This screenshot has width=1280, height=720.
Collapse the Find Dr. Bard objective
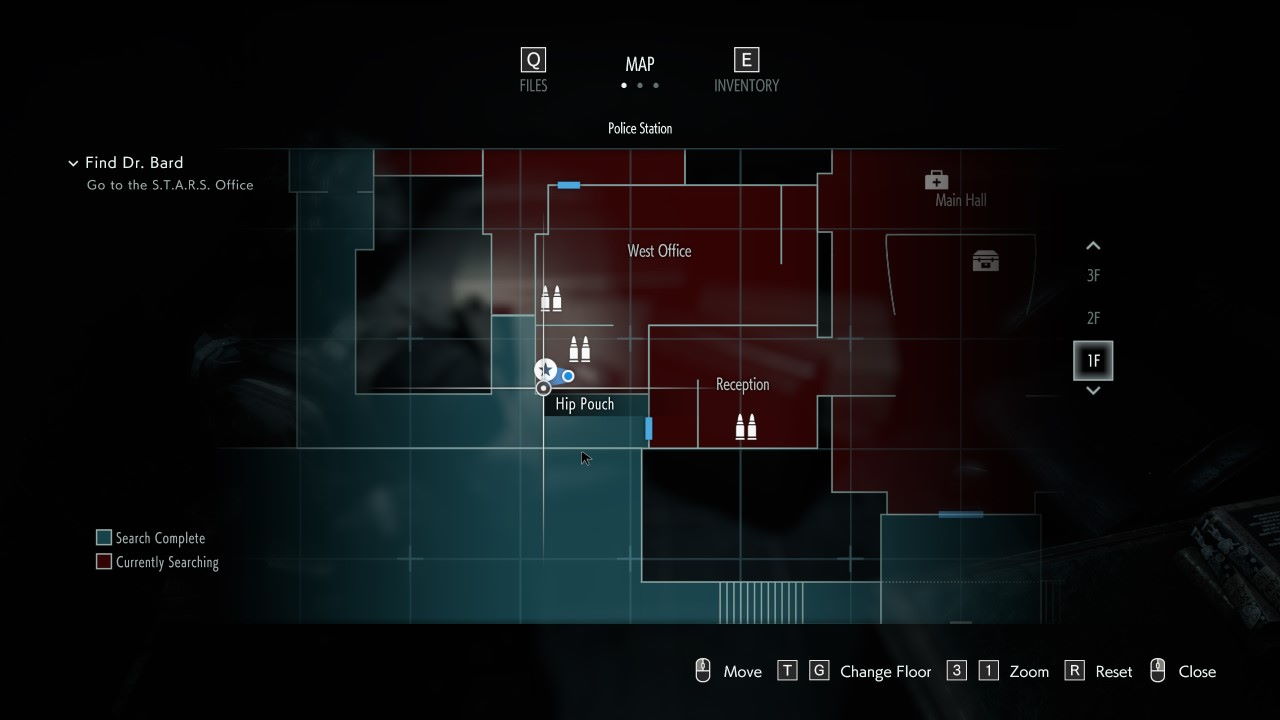[x=73, y=162]
